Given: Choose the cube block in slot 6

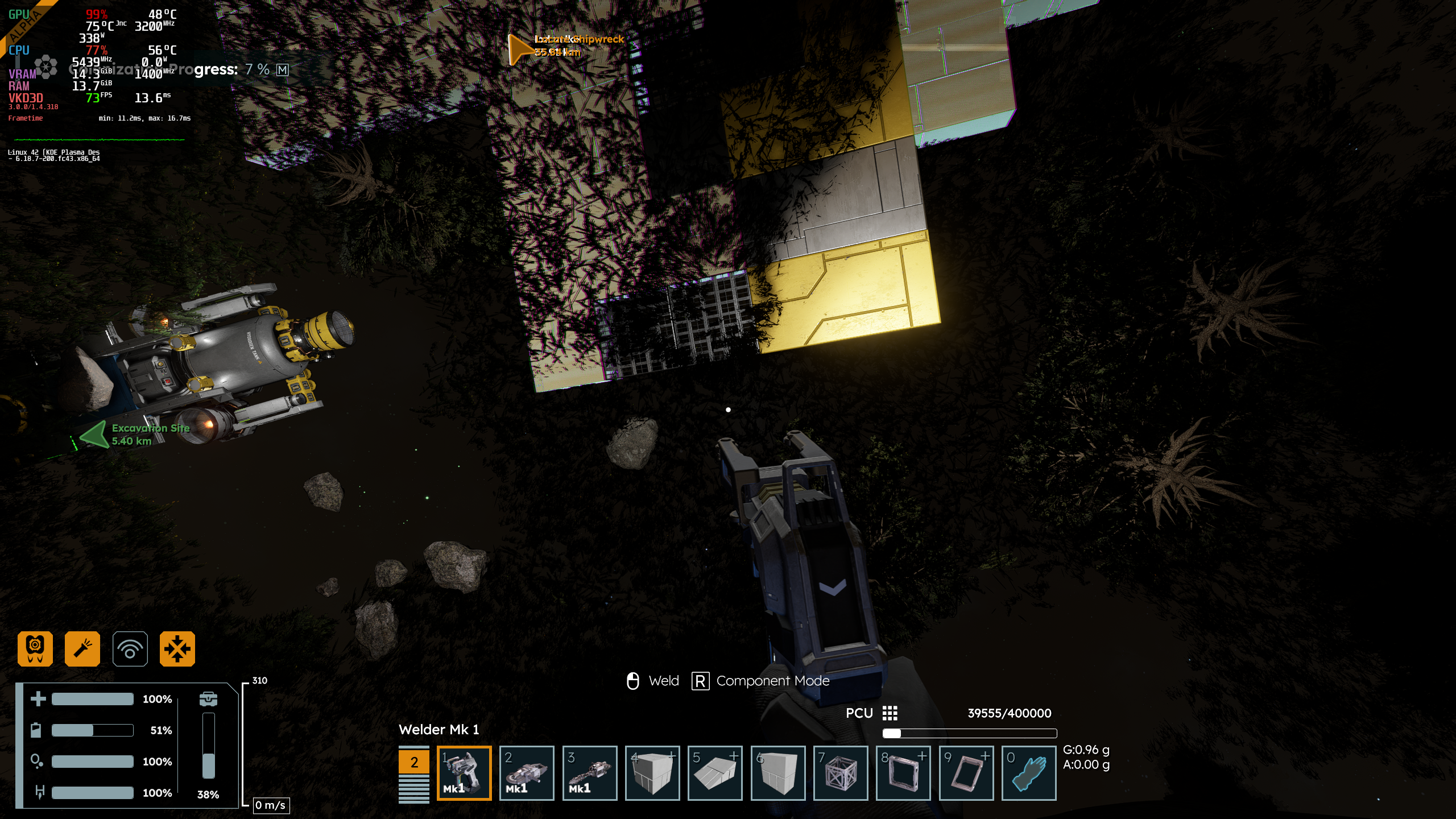Looking at the screenshot, I should click(778, 773).
